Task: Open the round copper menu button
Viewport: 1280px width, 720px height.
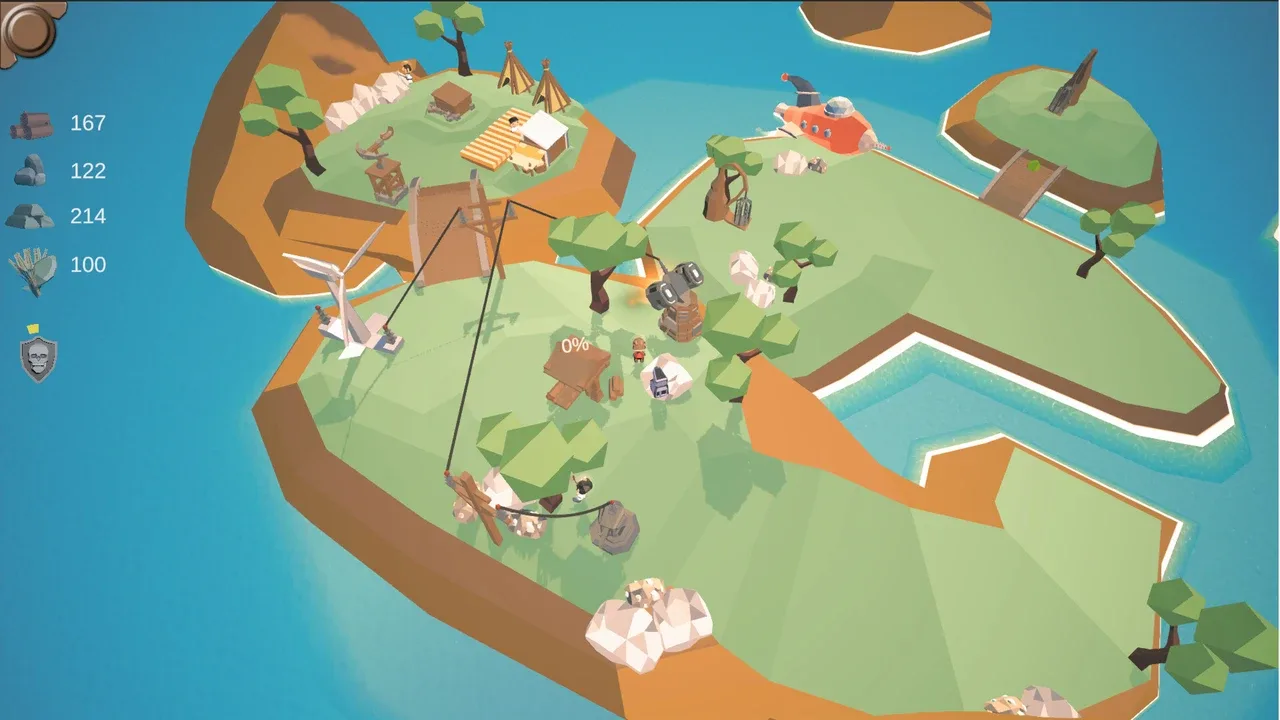Action: click(x=27, y=29)
